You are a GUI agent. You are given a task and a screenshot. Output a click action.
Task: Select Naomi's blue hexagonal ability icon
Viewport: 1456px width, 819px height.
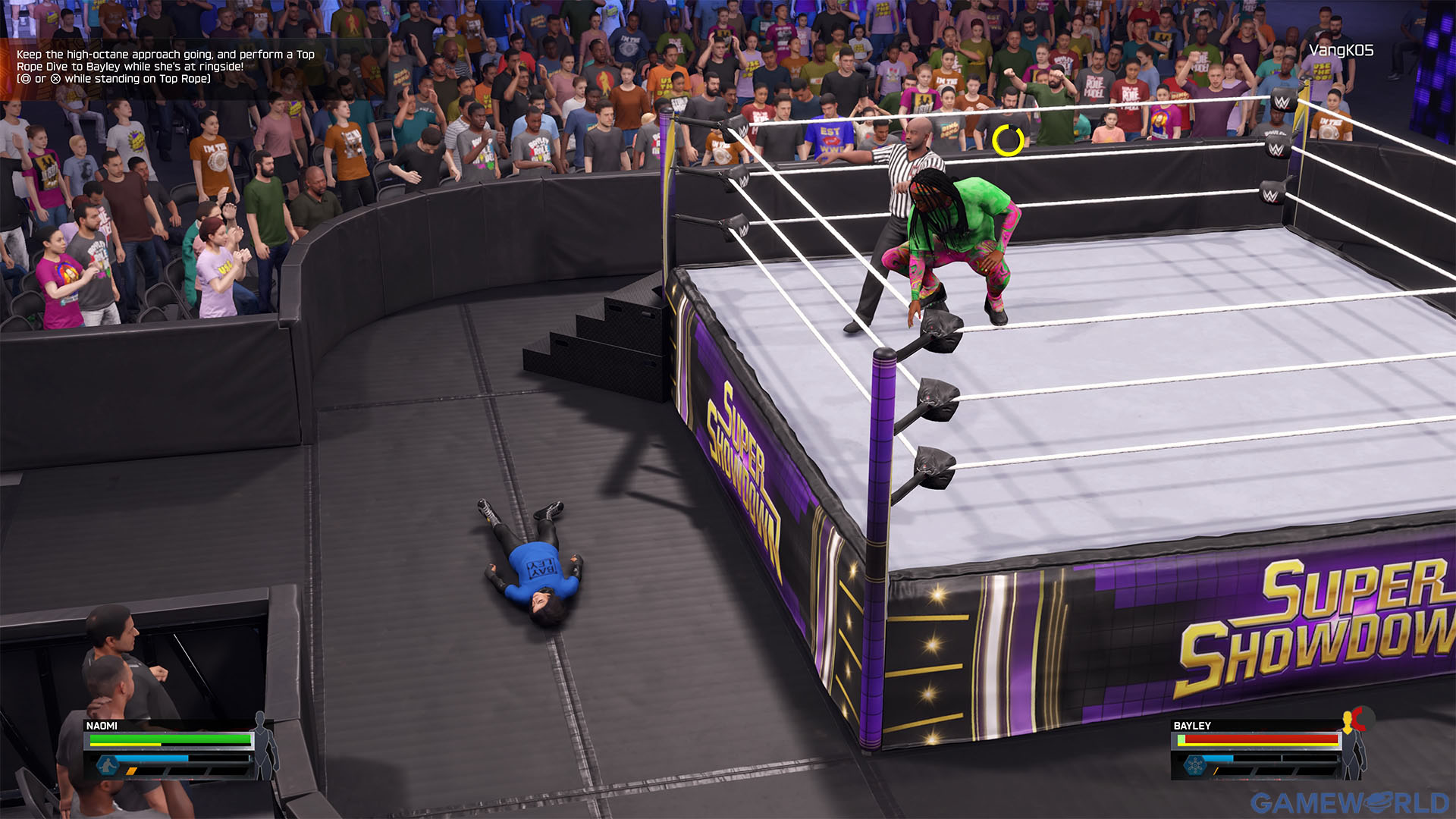(x=108, y=765)
